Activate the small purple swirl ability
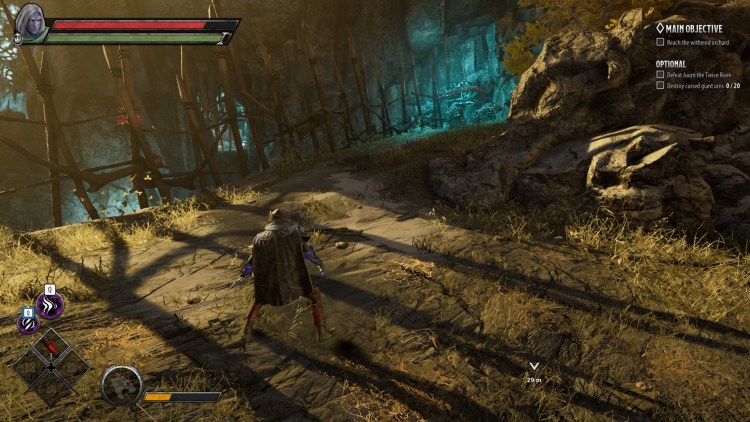 coord(27,325)
